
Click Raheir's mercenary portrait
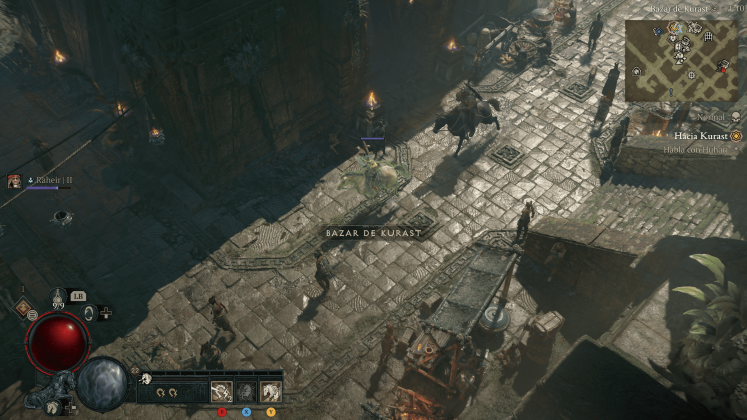pyautogui.click(x=15, y=181)
